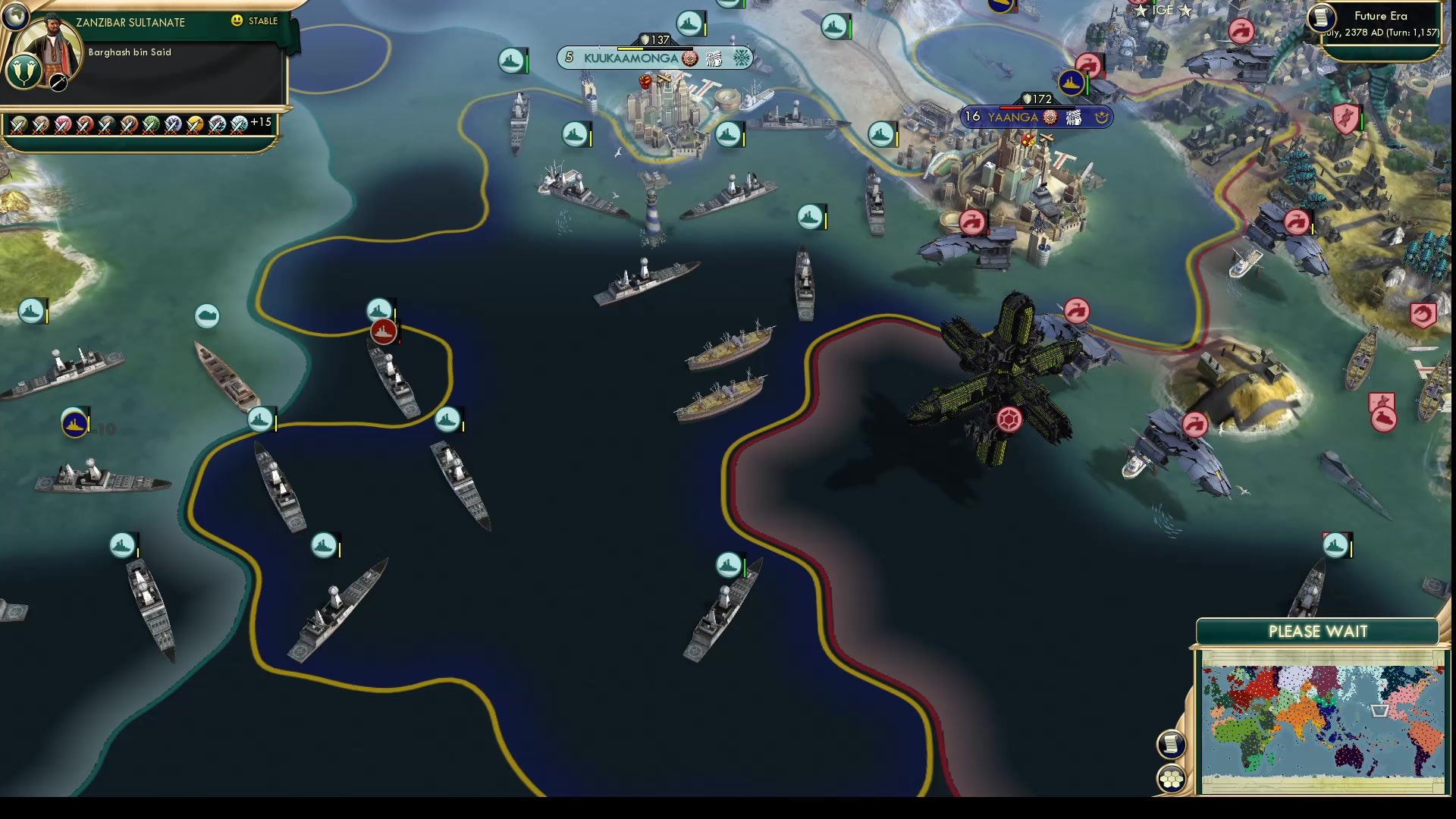Open the notification log scroll icon near the minimap

pyautogui.click(x=1172, y=743)
